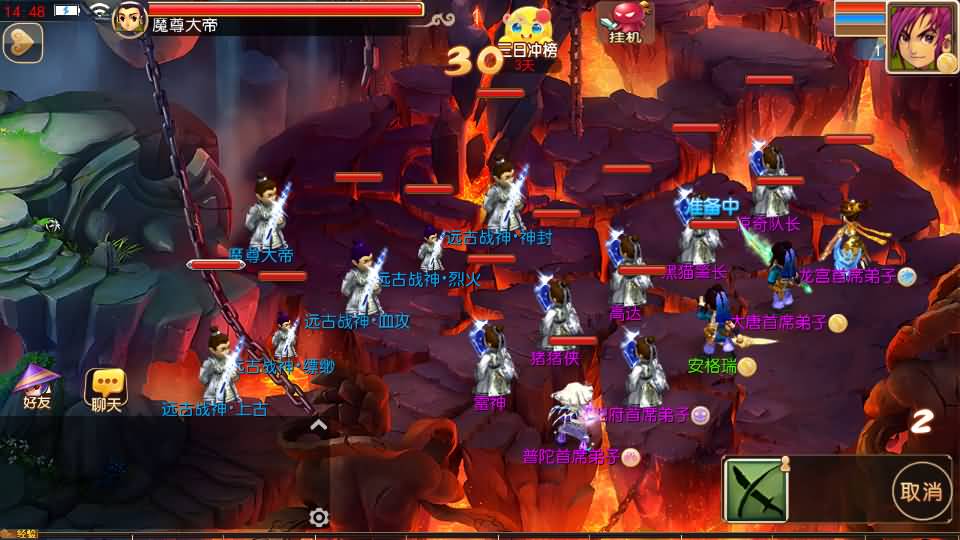Click the 魔尊大帝 target avatar
Viewport: 960px width, 540px height.
130,19
